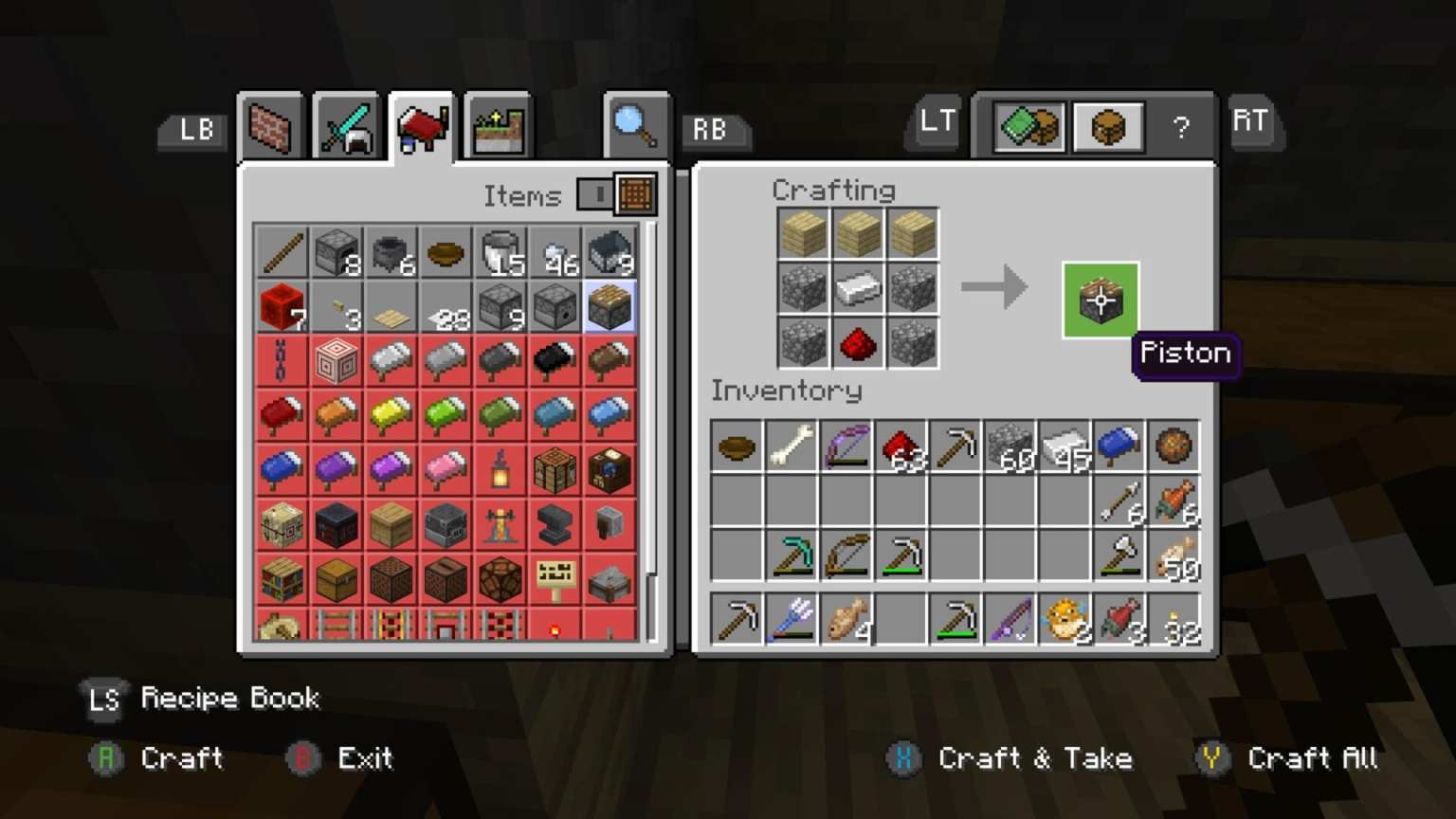Select the anvil icon in the items list

(554, 526)
